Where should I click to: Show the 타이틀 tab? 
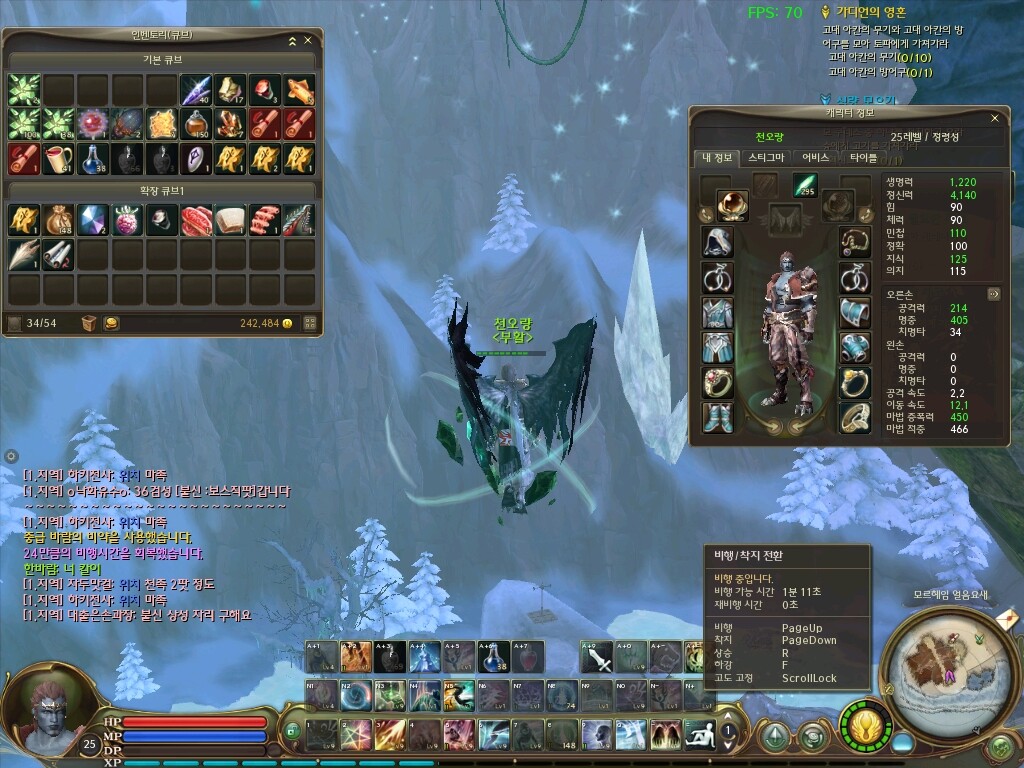(863, 157)
